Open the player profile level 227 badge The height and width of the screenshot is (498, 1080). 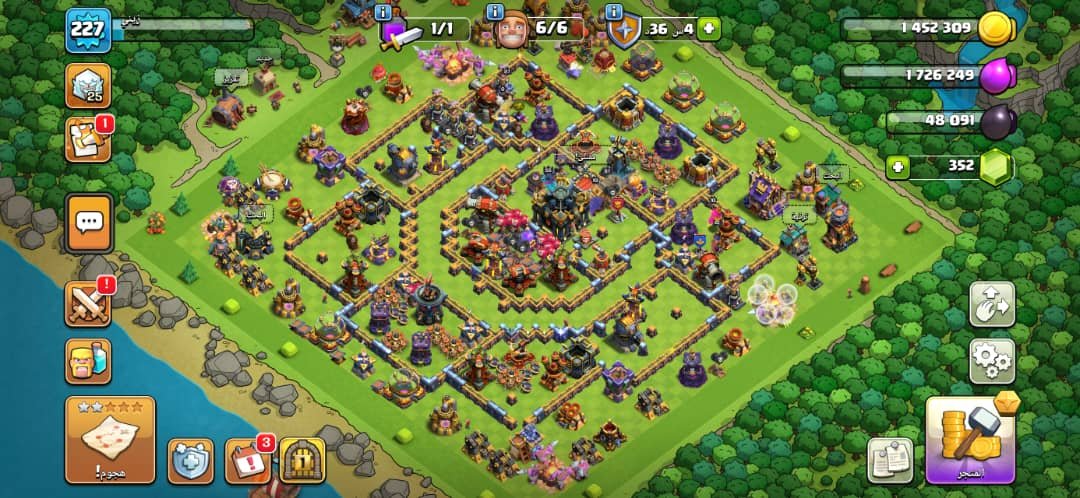coord(88,31)
